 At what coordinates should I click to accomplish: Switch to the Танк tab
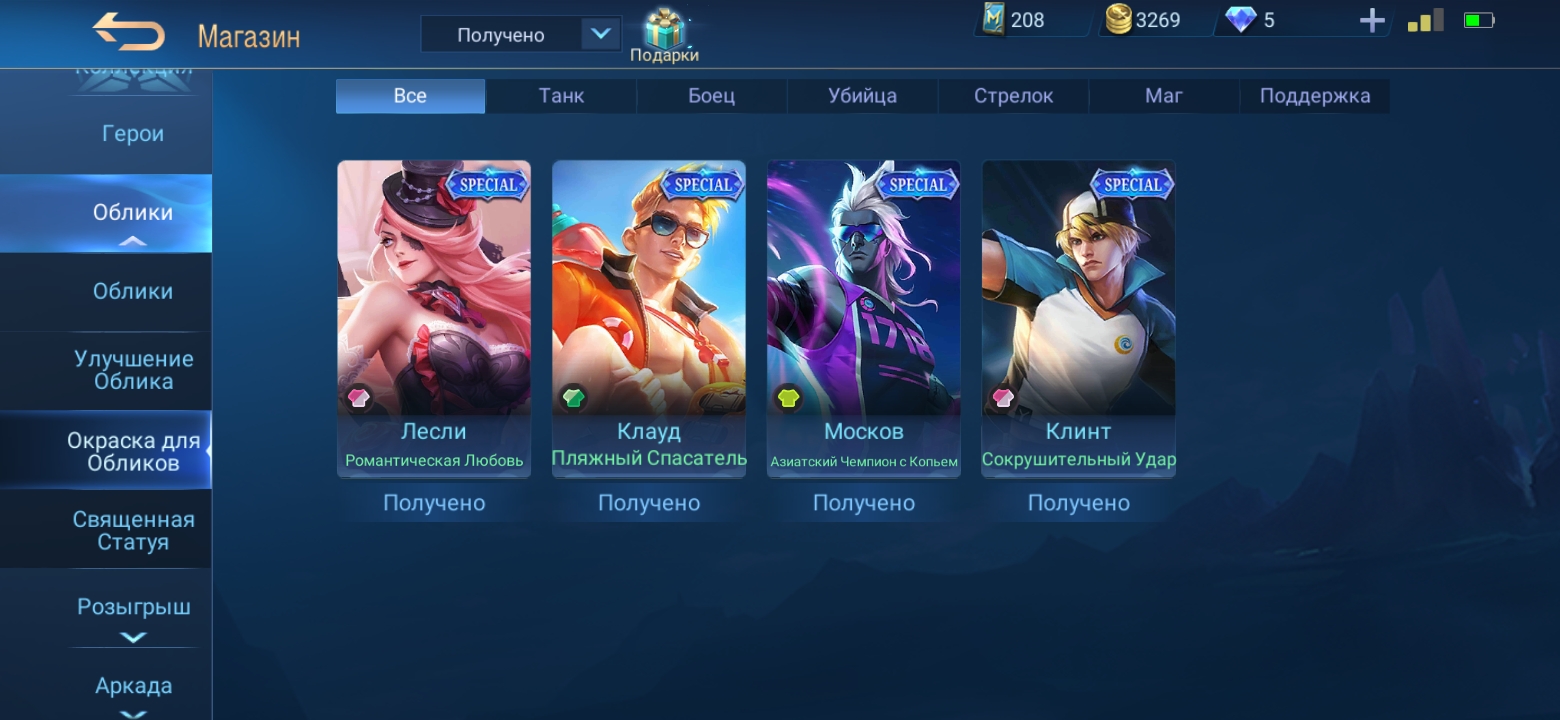tap(561, 96)
